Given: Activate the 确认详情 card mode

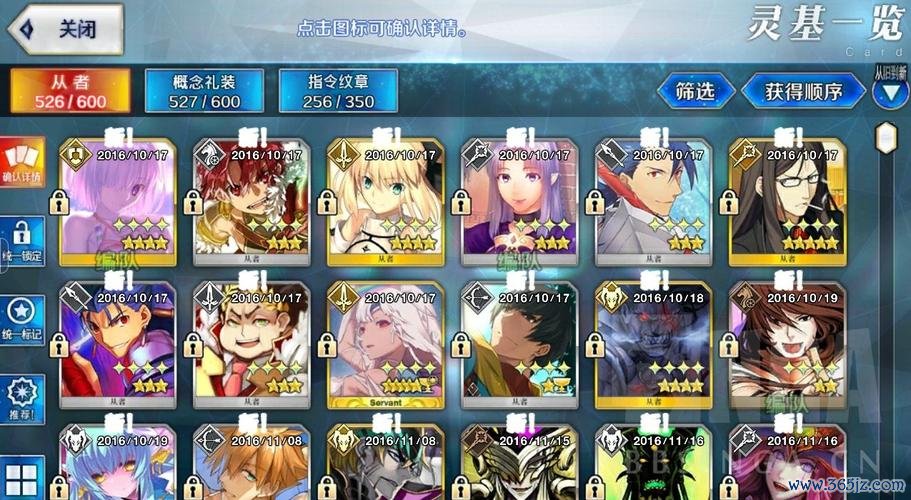Looking at the screenshot, I should 22,163.
